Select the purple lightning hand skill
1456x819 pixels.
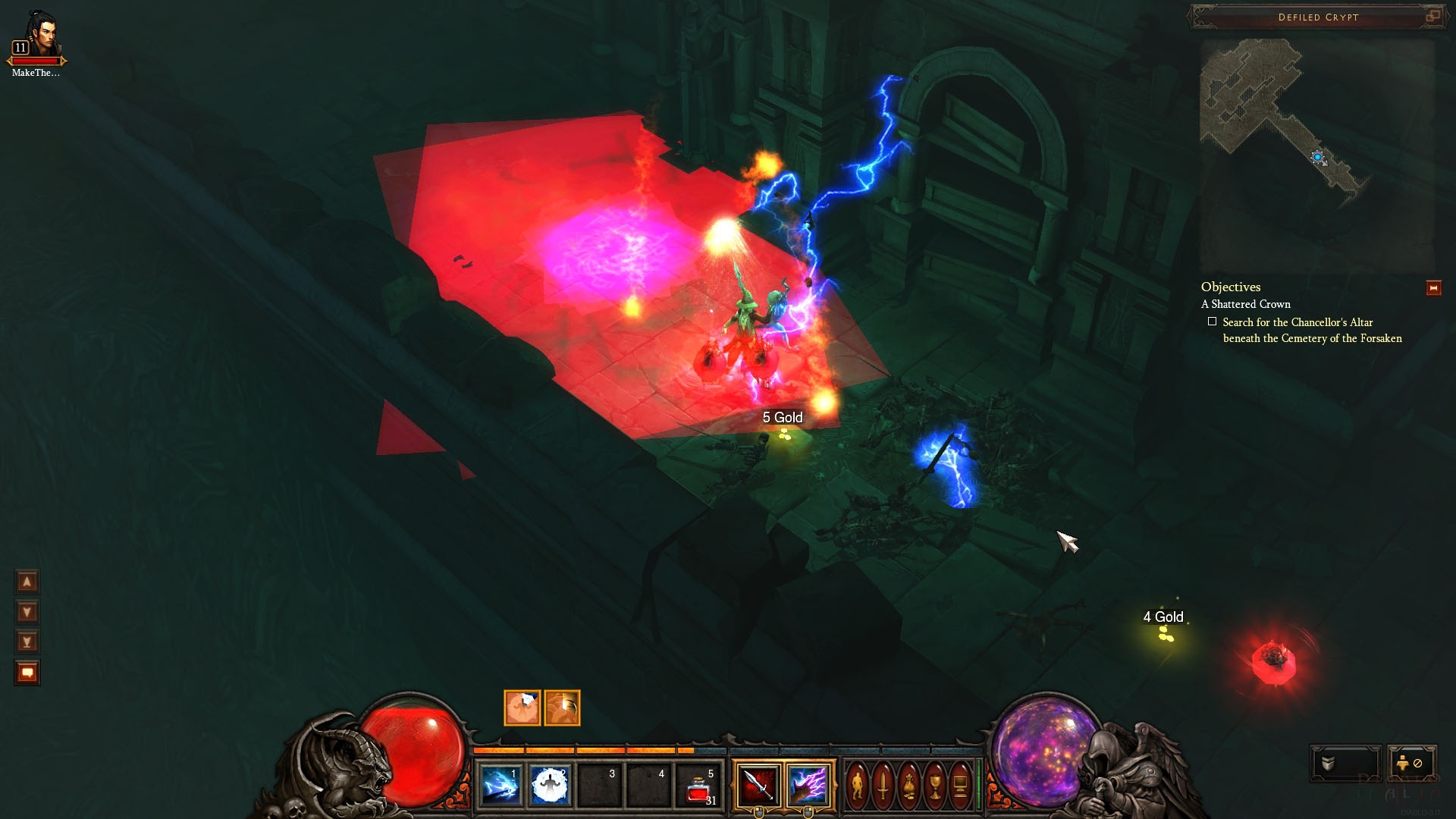[808, 785]
